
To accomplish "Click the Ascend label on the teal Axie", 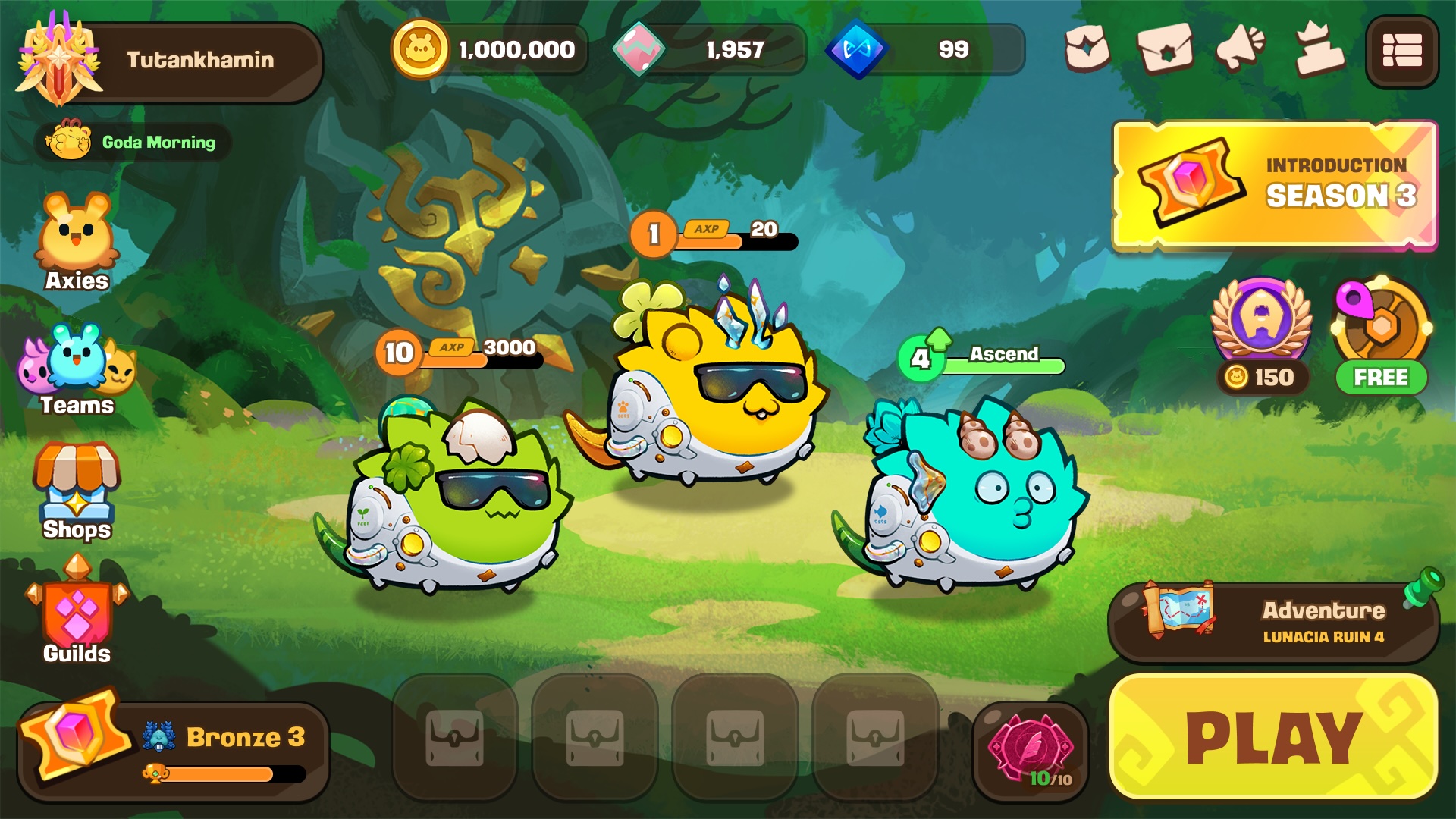I will [x=1005, y=353].
